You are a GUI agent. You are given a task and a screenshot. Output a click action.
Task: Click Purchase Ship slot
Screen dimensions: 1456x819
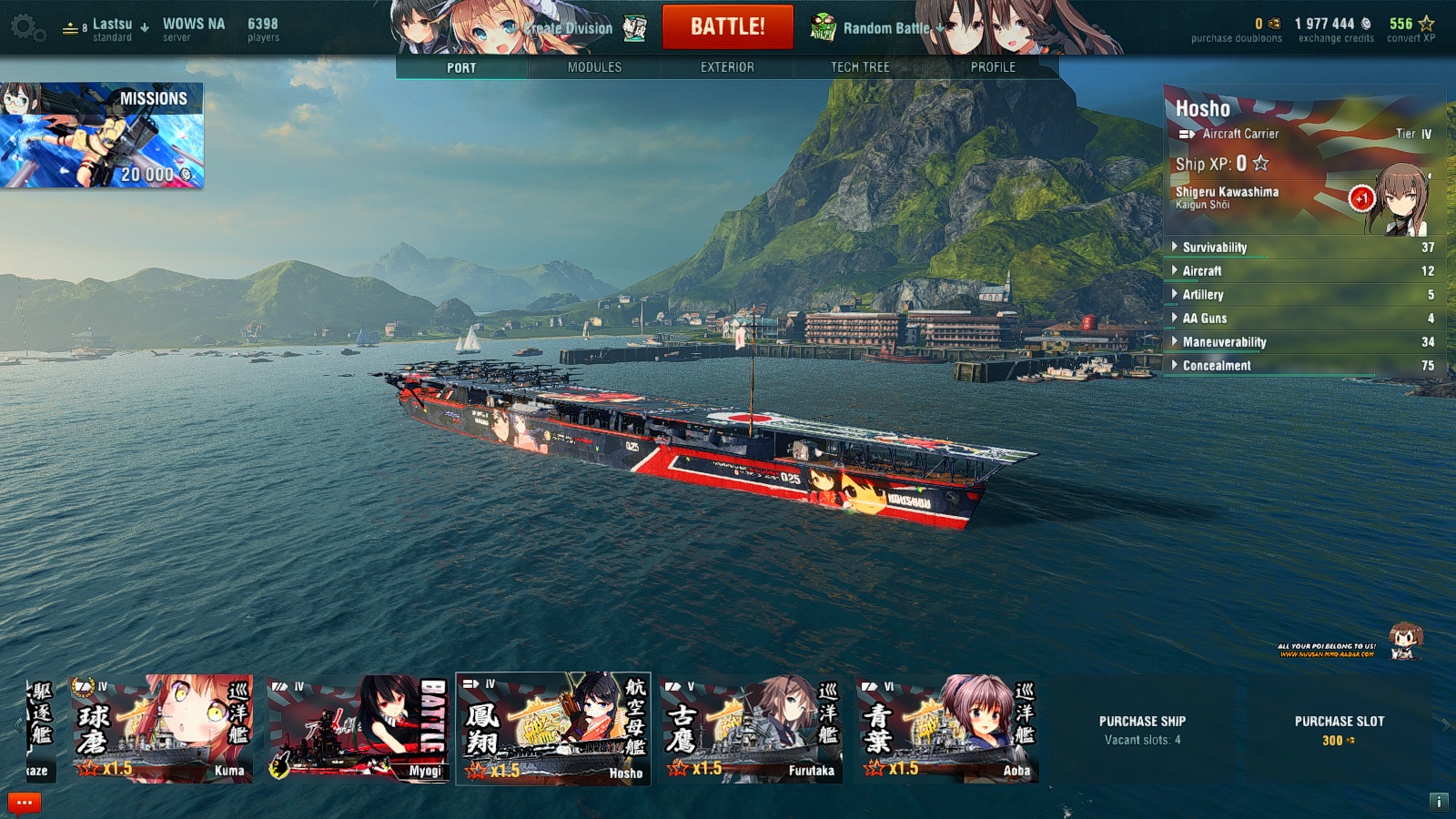pyautogui.click(x=1142, y=729)
